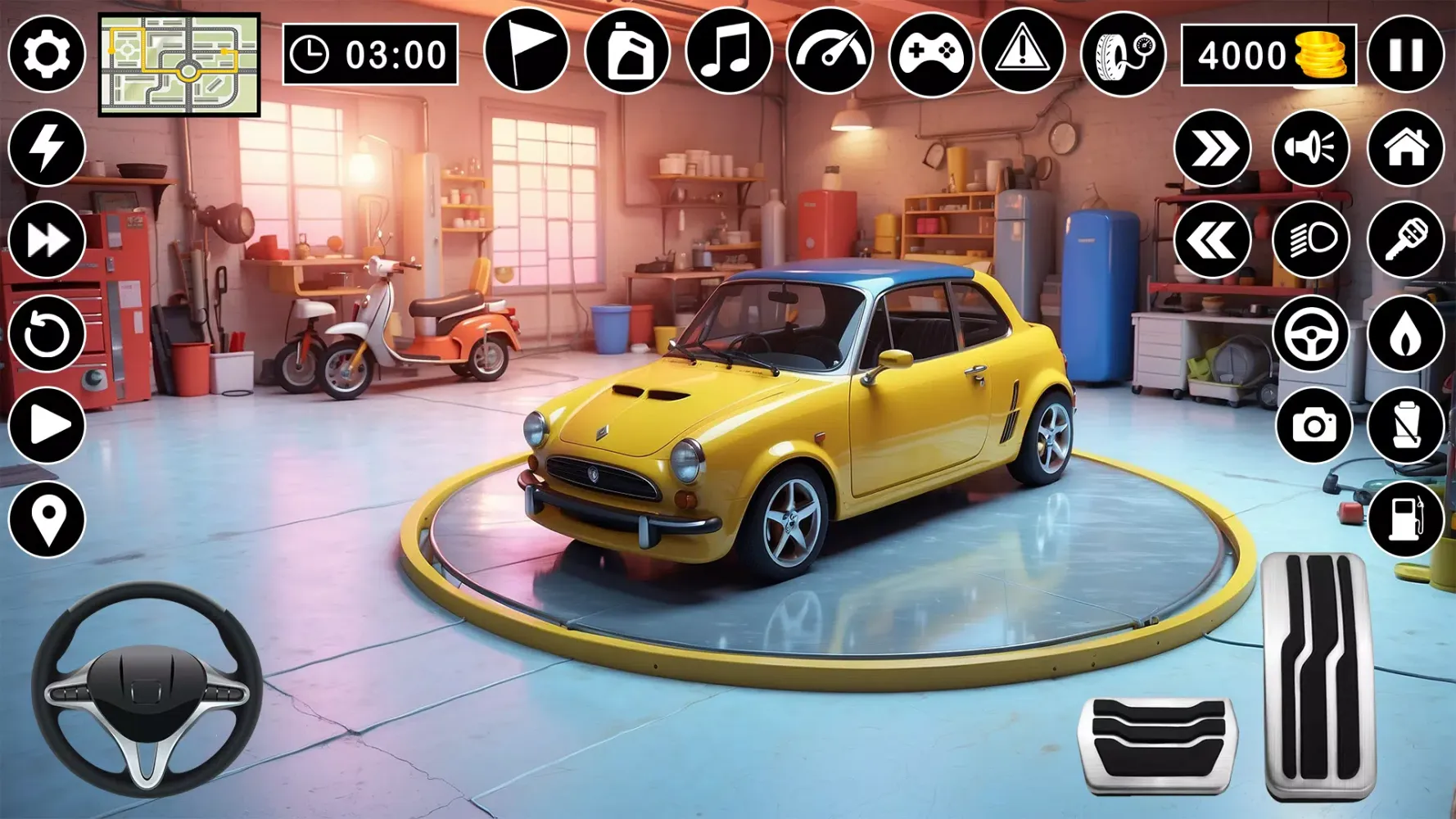
Task: Open the speedometer display option
Action: click(x=831, y=53)
